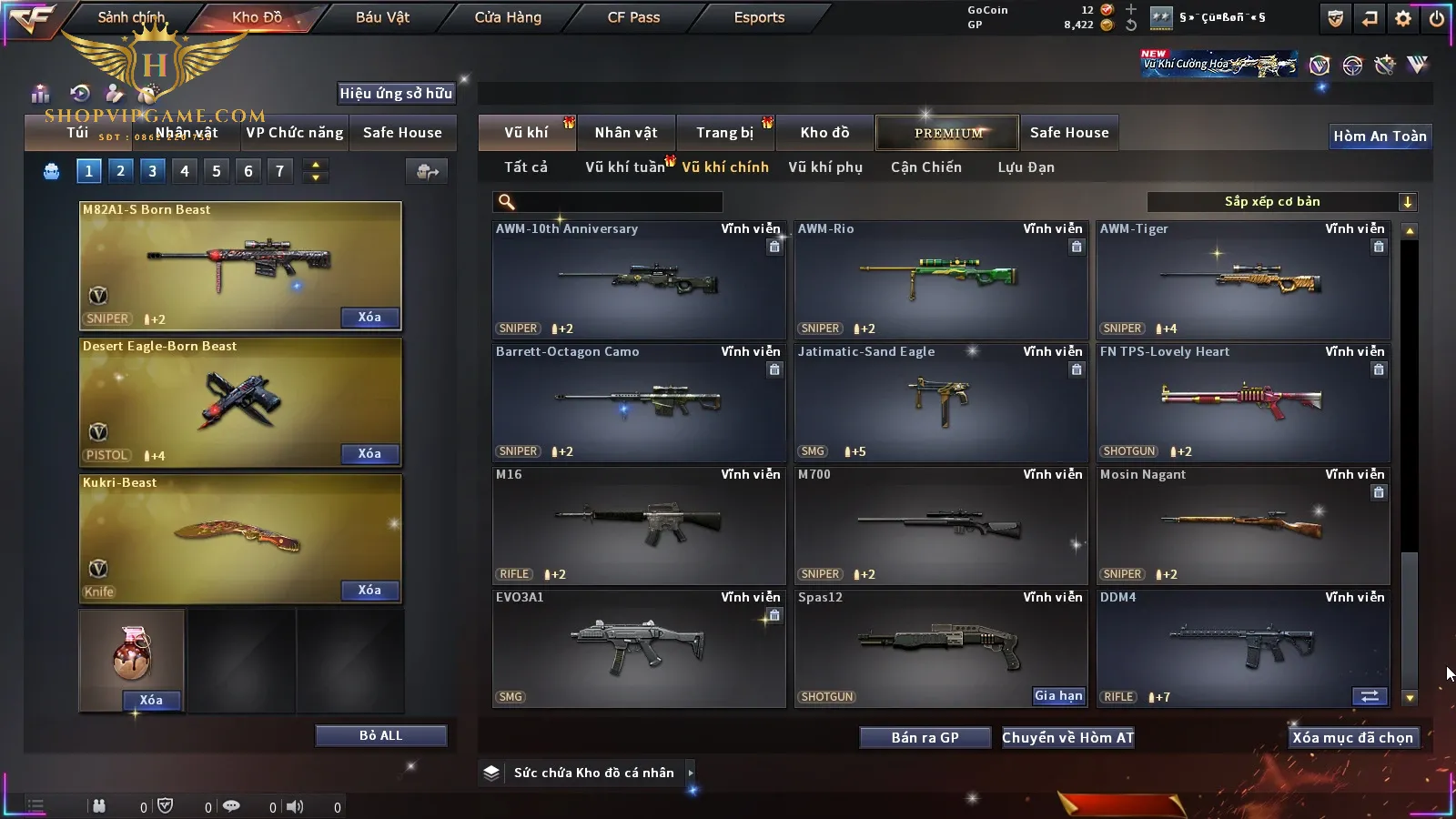This screenshot has height=819, width=1456.
Task: Open the gear settings icon
Action: [x=1403, y=18]
